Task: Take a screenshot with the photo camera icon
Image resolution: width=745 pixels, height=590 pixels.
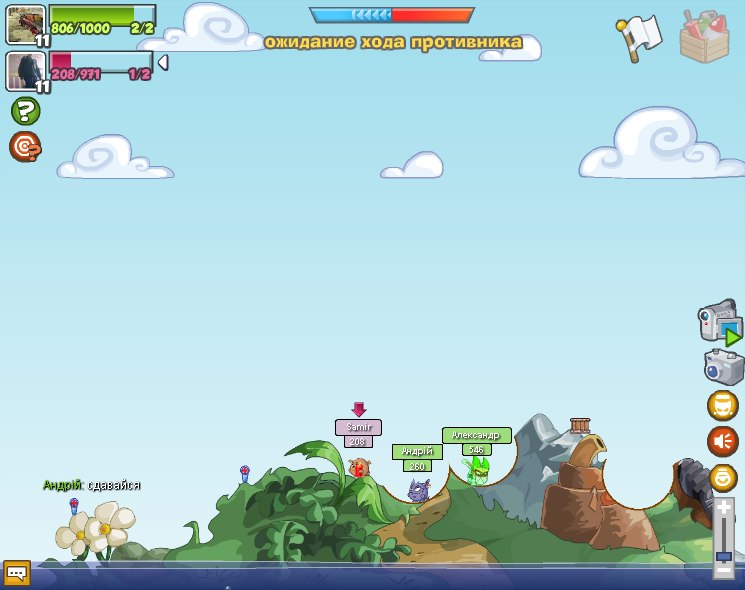Action: point(723,367)
